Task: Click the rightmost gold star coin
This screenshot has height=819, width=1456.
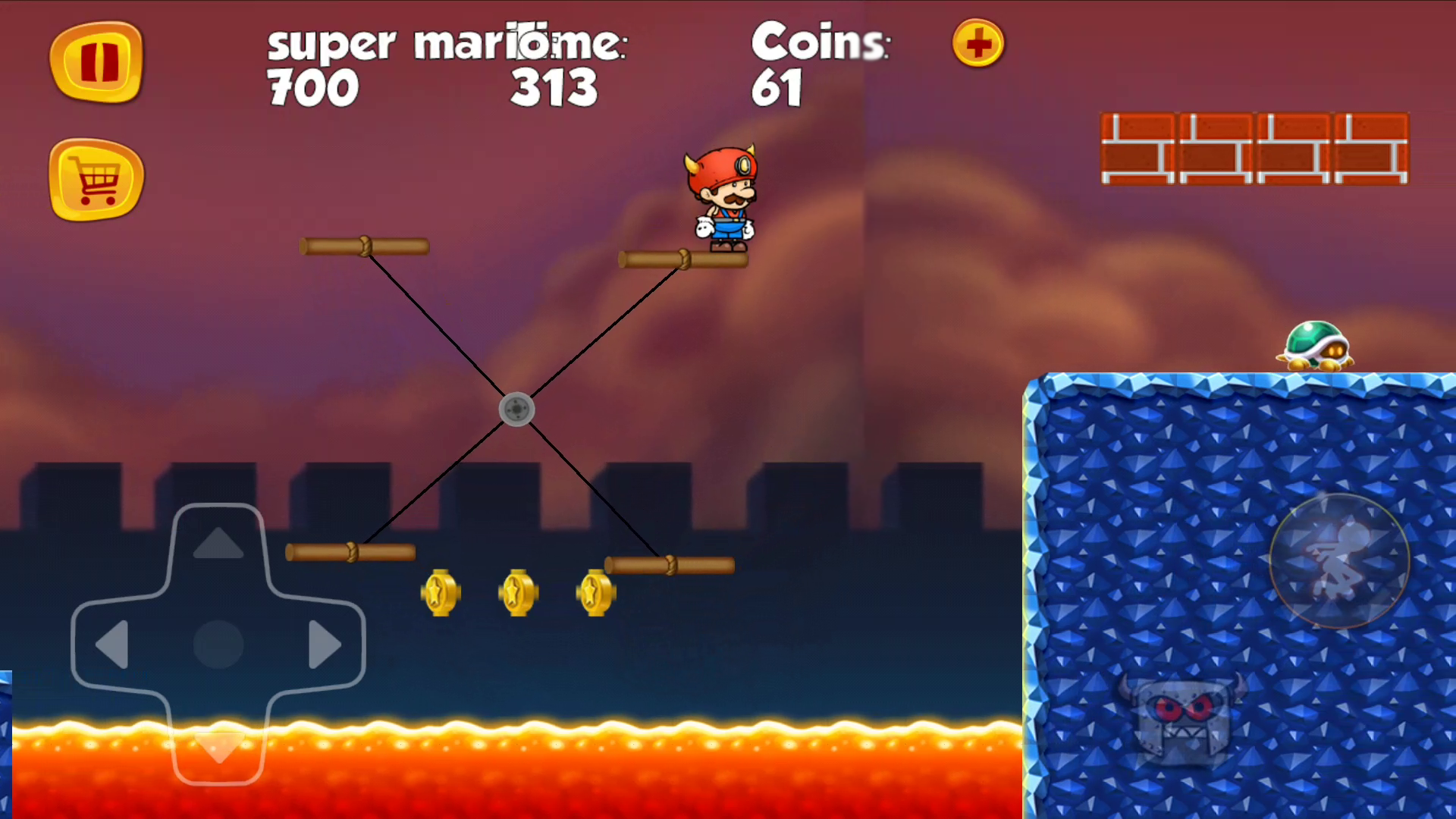Action: point(596,592)
